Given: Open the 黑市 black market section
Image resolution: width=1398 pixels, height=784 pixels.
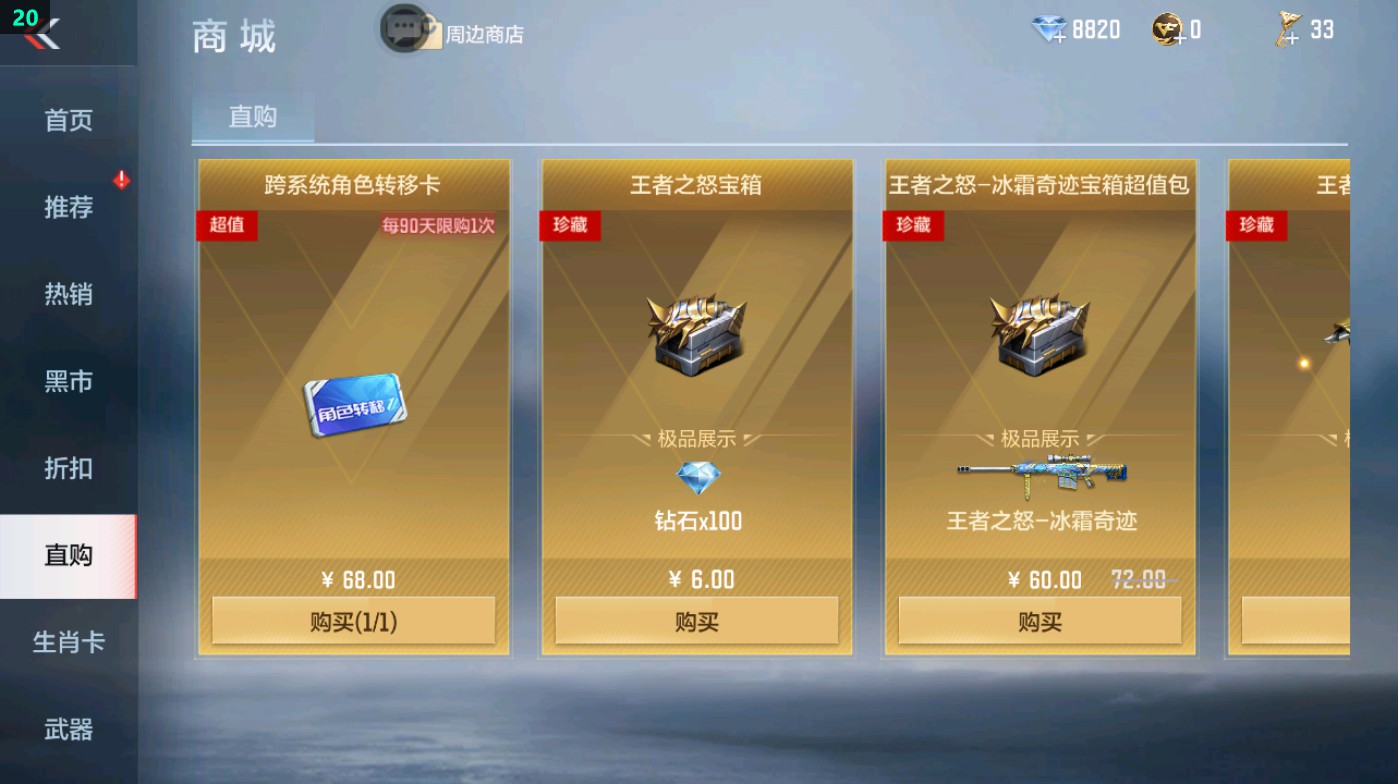Looking at the screenshot, I should [x=65, y=381].
